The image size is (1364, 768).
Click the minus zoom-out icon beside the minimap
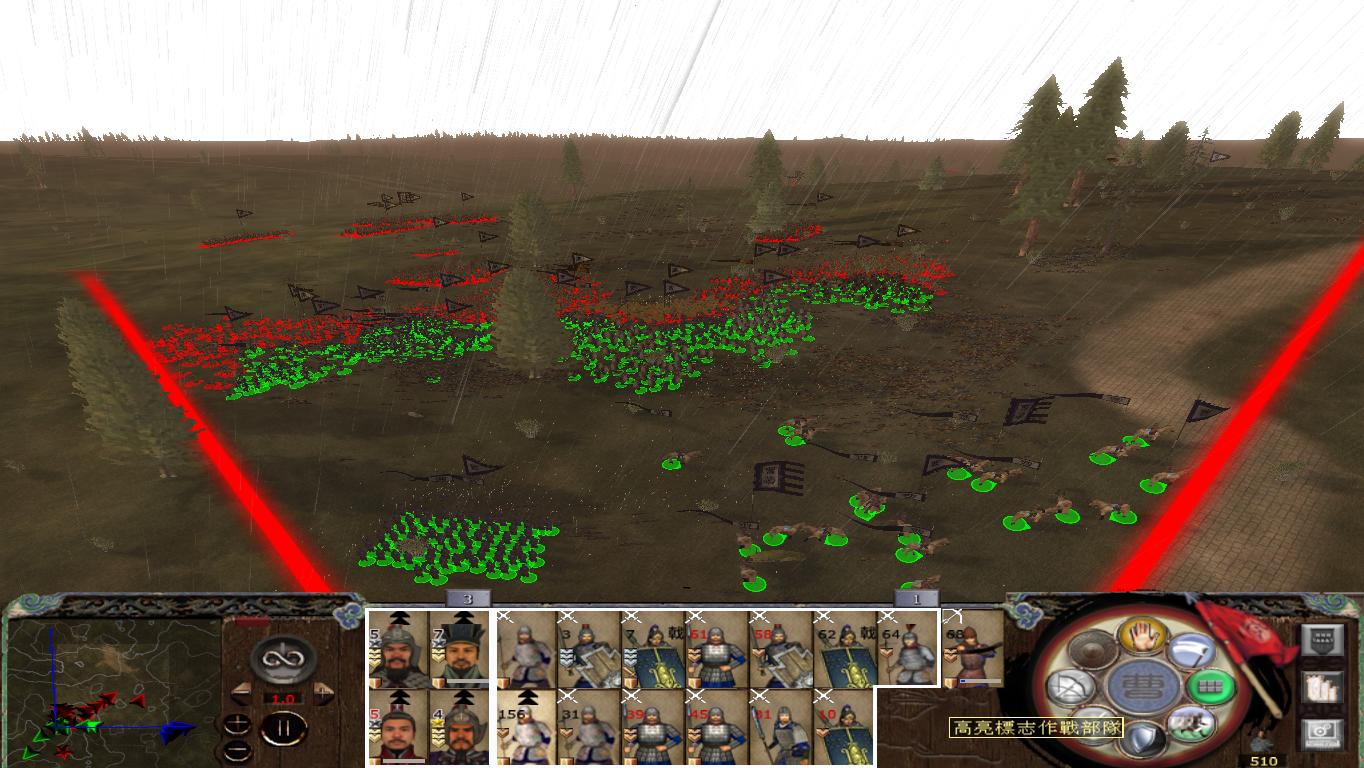pos(237,749)
